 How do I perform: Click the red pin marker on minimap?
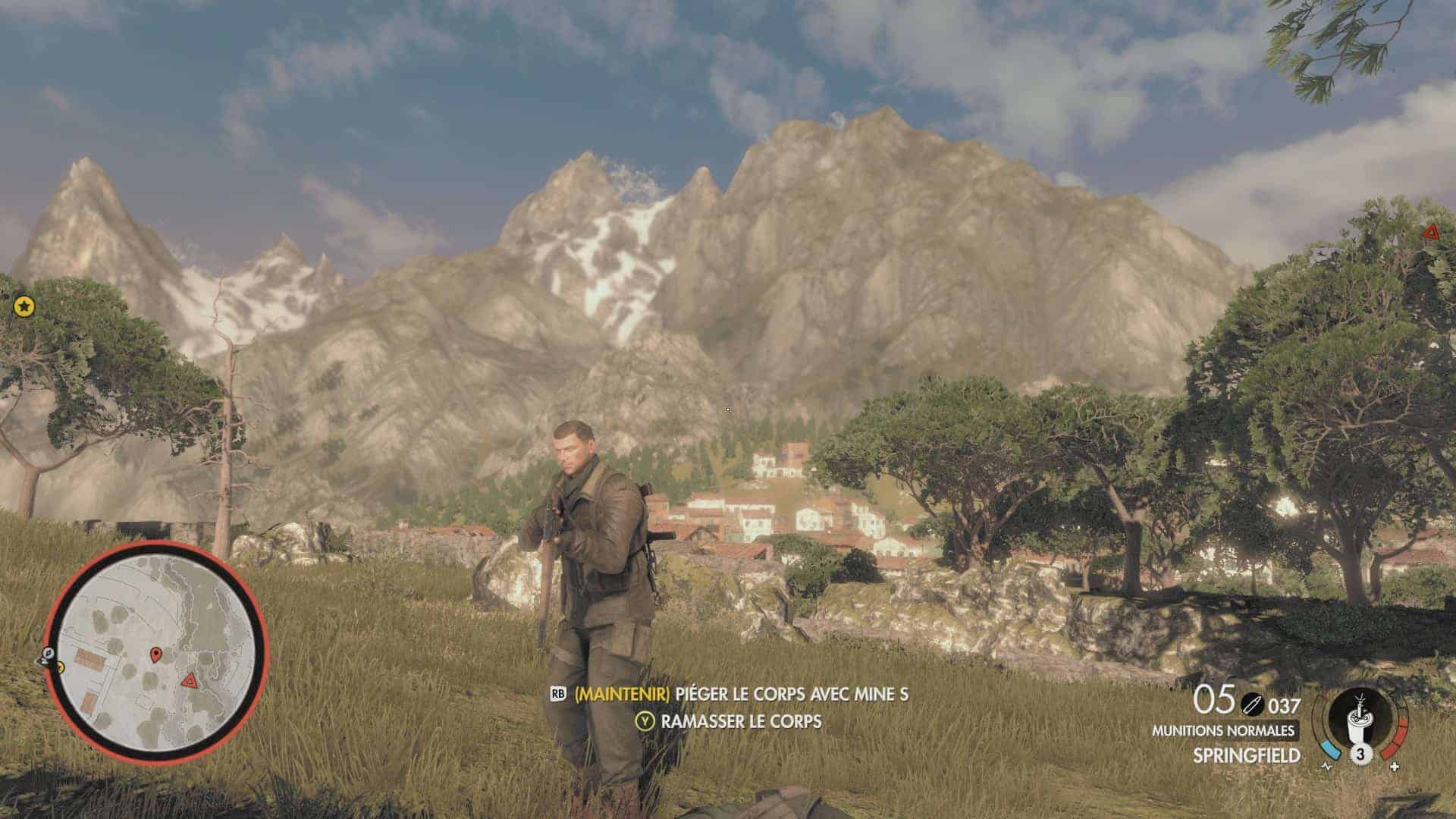[x=156, y=654]
